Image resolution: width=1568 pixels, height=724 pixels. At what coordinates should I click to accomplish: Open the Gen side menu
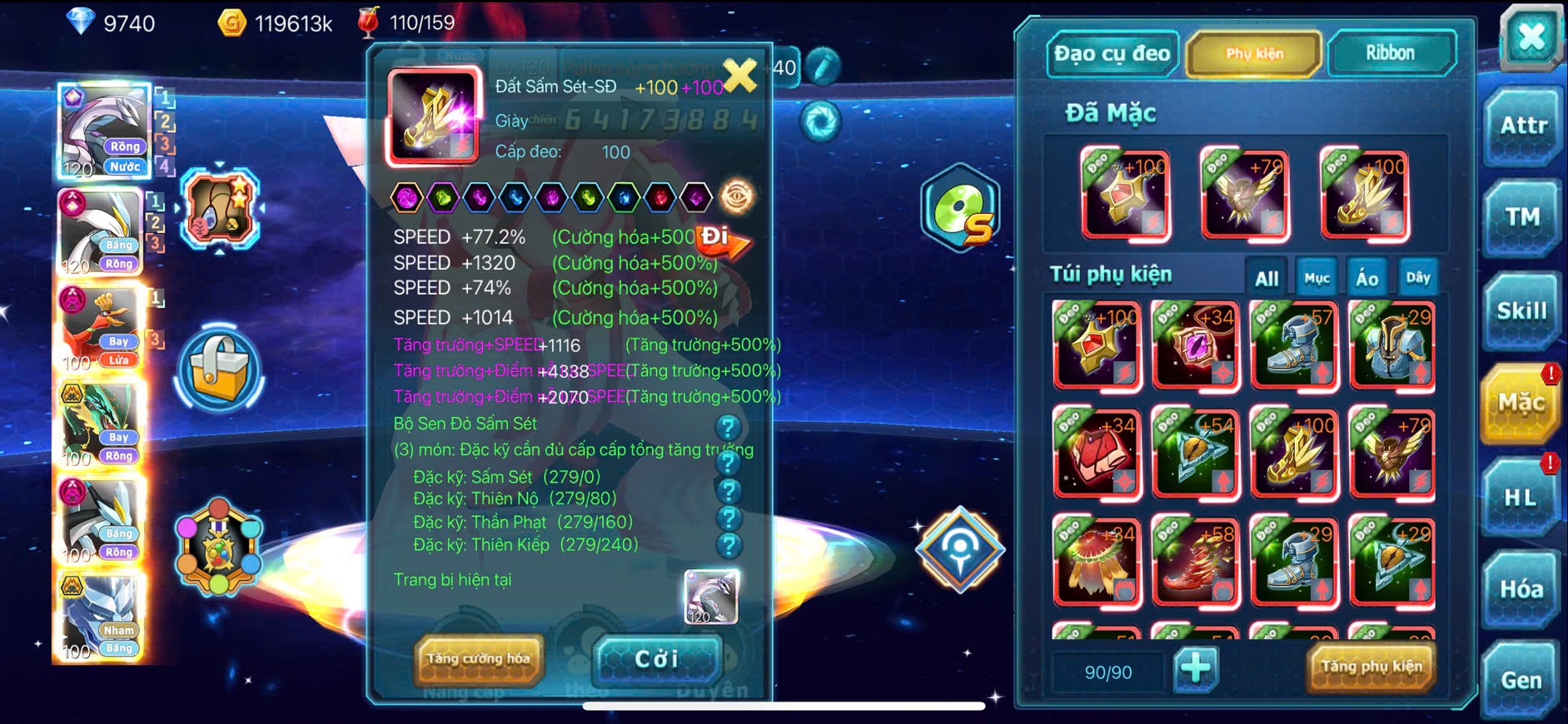tap(1521, 681)
